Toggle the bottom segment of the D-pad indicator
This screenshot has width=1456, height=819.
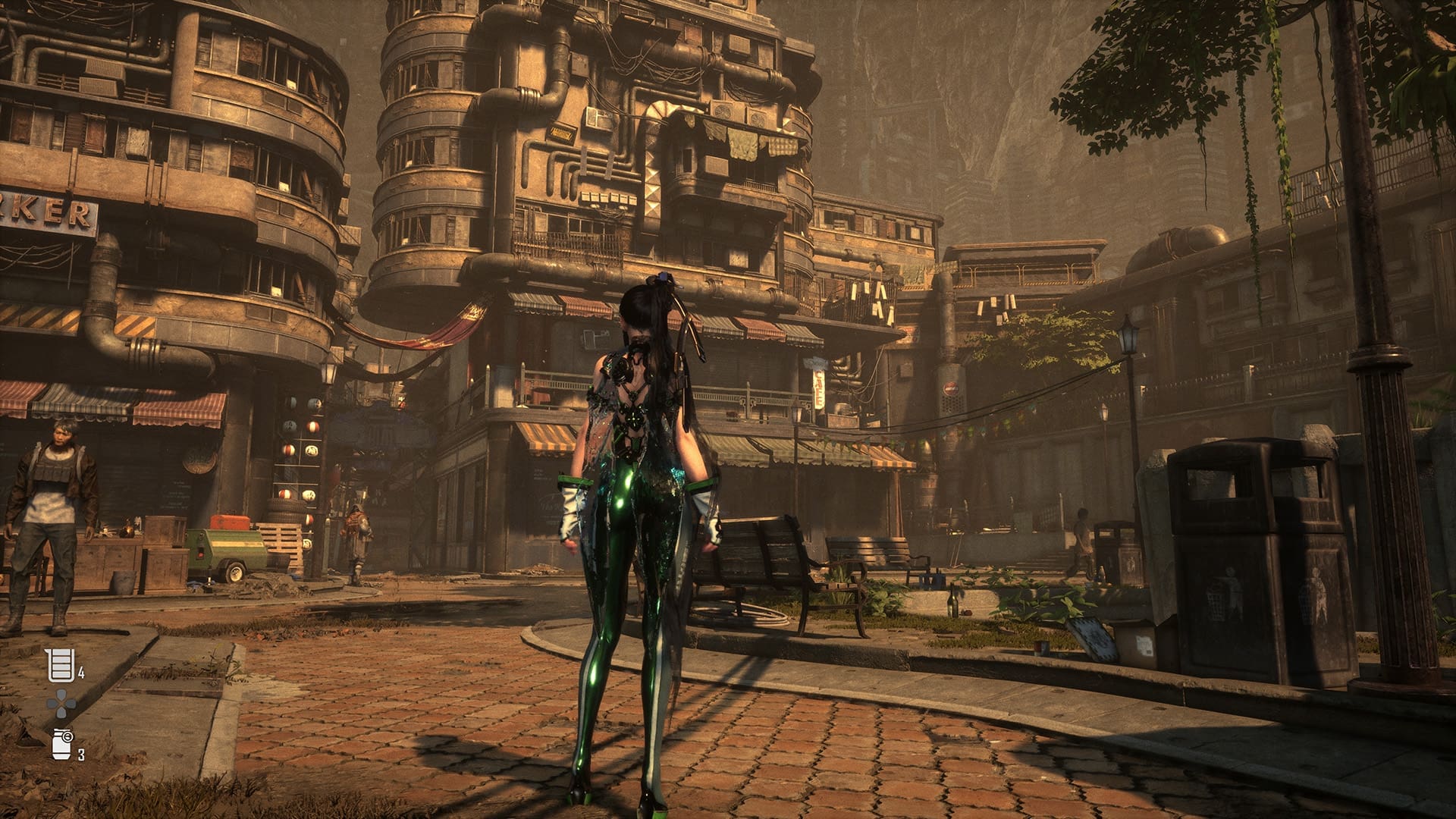point(61,713)
